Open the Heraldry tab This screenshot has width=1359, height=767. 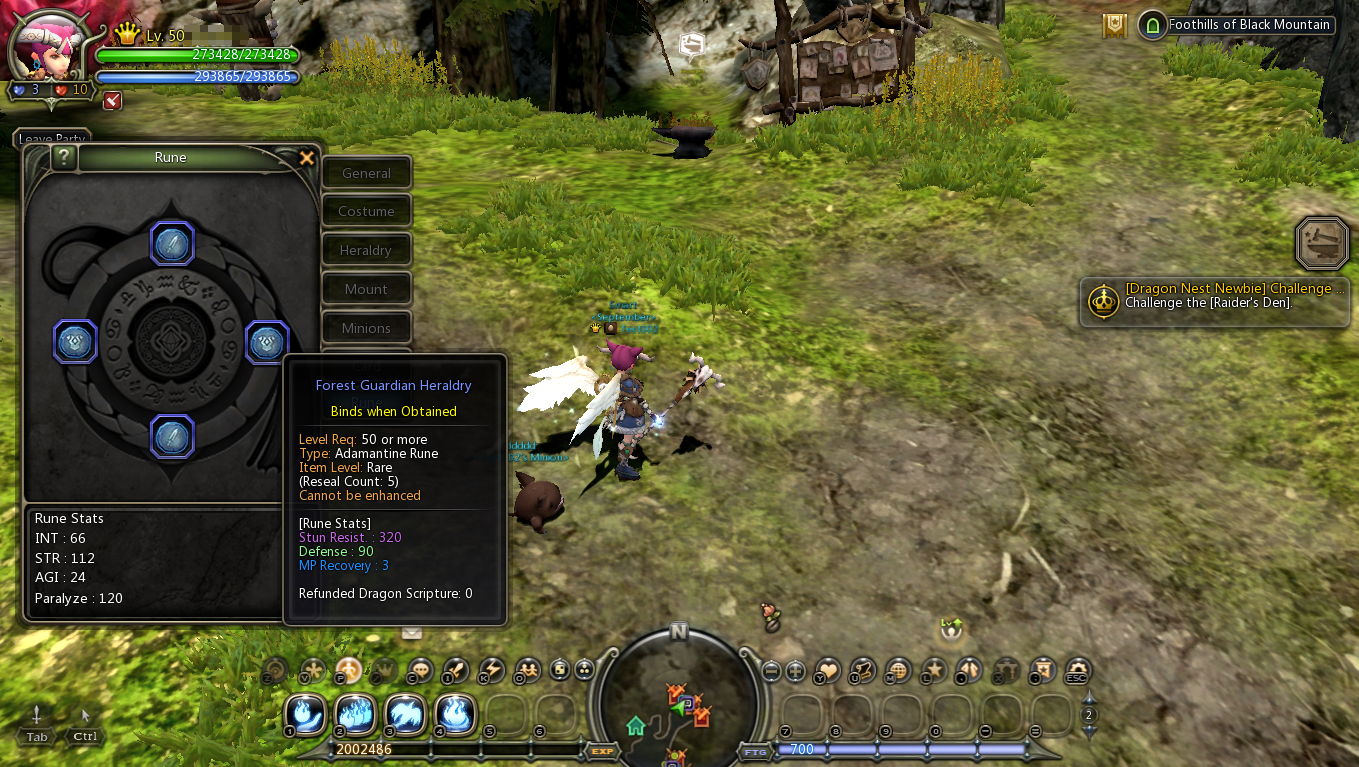pyautogui.click(x=366, y=250)
